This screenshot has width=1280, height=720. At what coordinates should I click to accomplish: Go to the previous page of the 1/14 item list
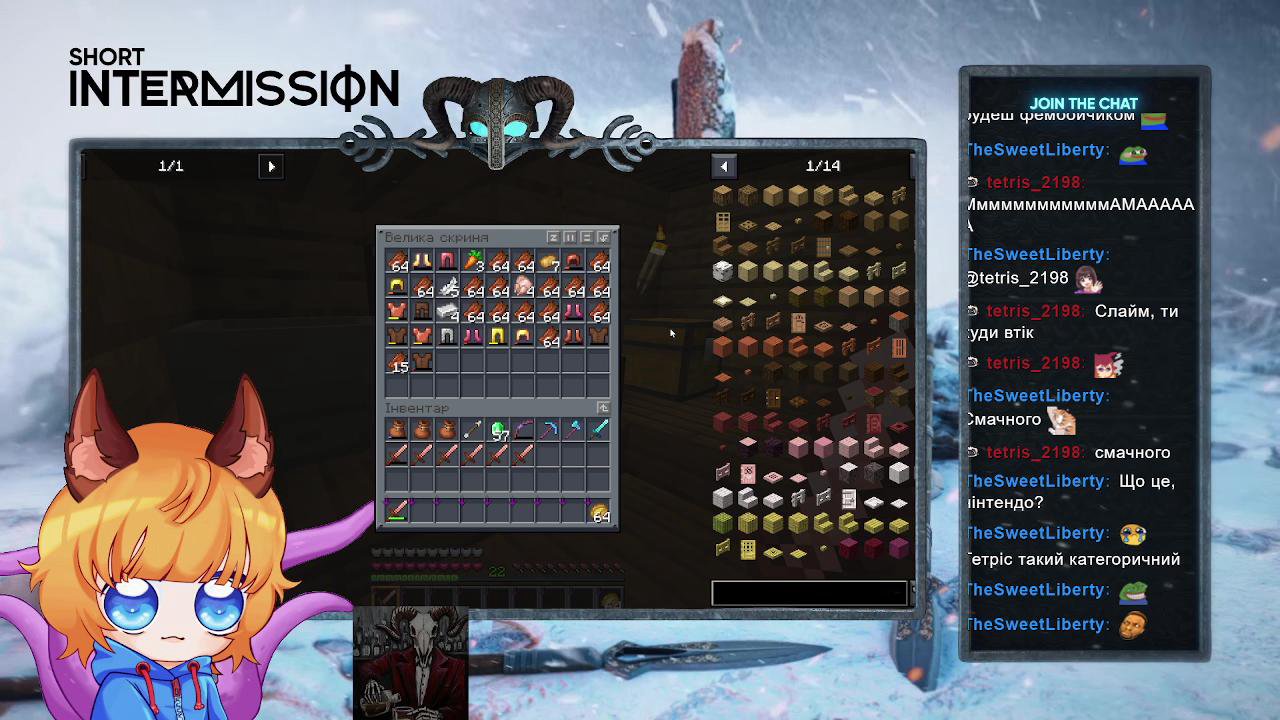coord(724,167)
